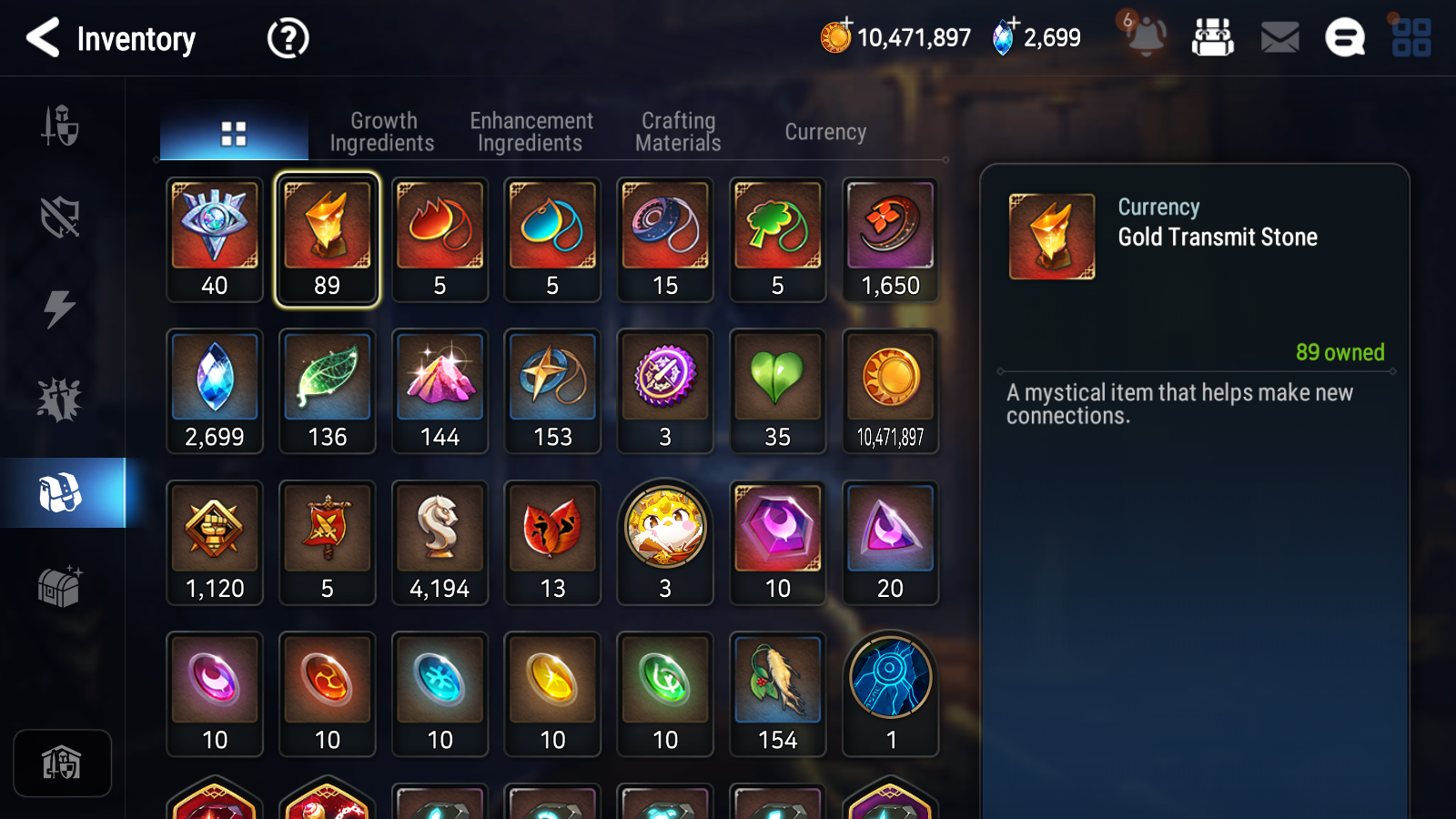The width and height of the screenshot is (1456, 819).
Task: Show the Crafting Materials tab
Action: [x=678, y=132]
